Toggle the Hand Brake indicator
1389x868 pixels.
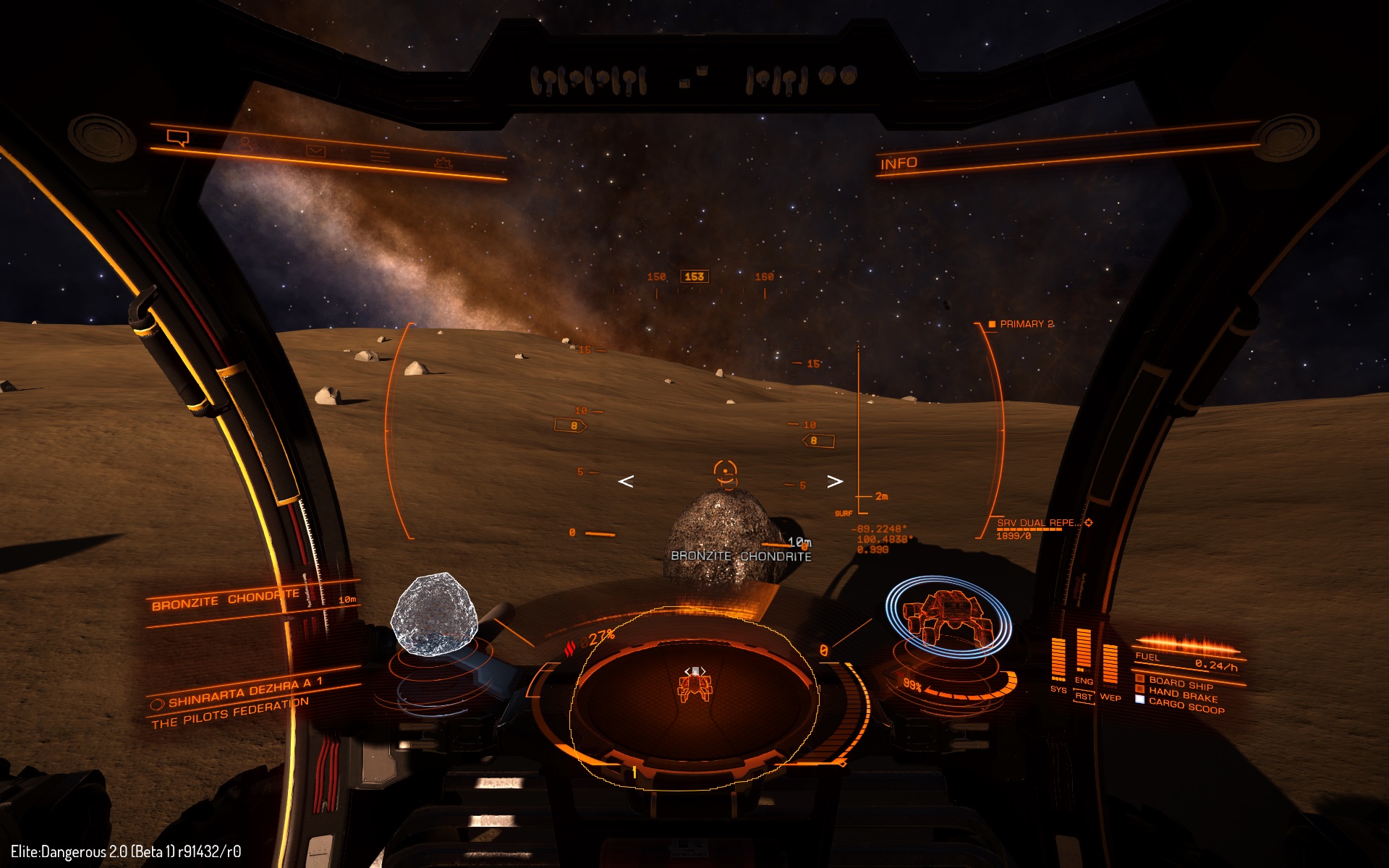pyautogui.click(x=1182, y=694)
